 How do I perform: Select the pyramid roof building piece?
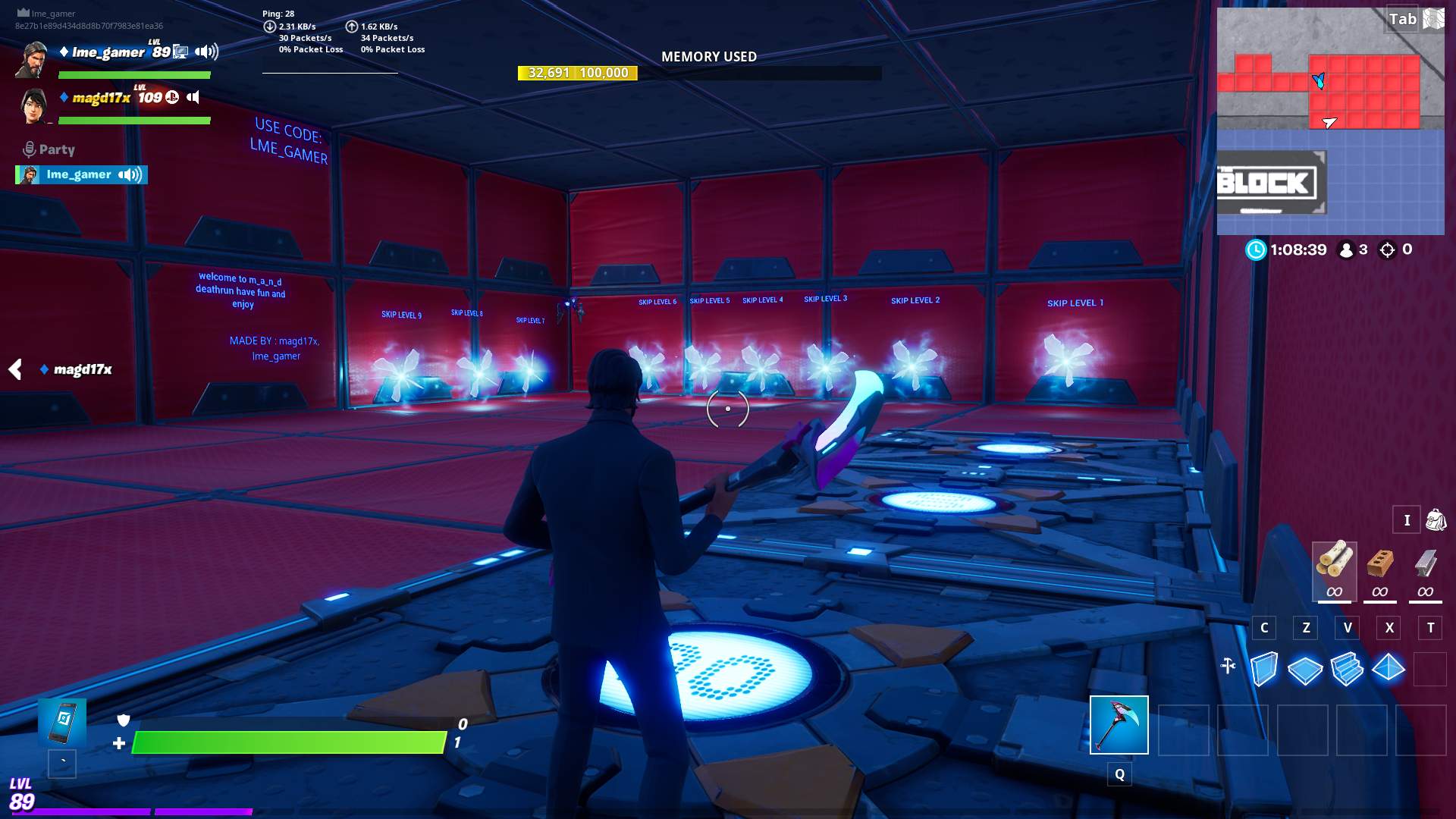1389,669
